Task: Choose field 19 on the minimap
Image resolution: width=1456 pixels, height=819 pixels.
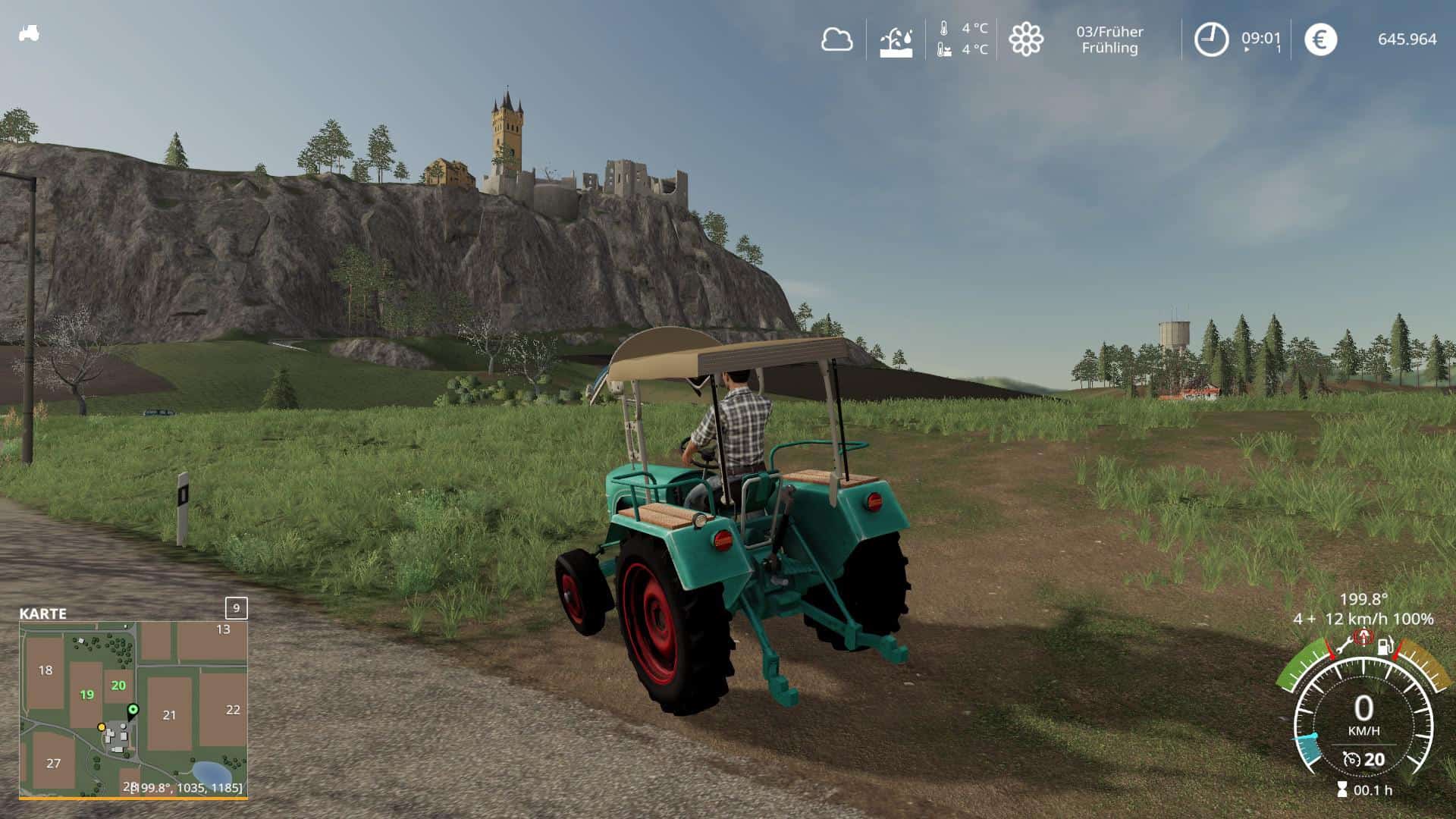Action: (x=86, y=694)
